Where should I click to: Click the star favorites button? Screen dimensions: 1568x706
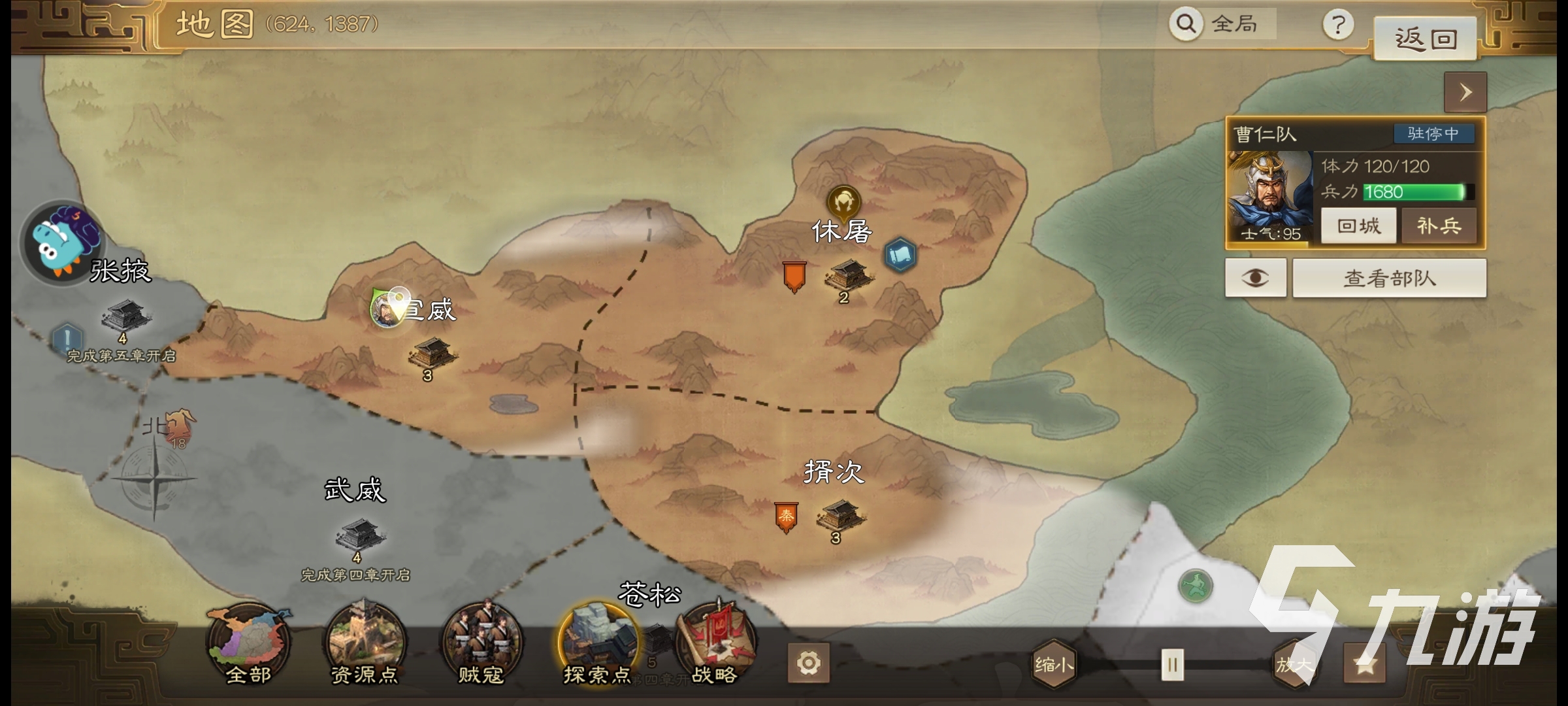pyautogui.click(x=1365, y=665)
